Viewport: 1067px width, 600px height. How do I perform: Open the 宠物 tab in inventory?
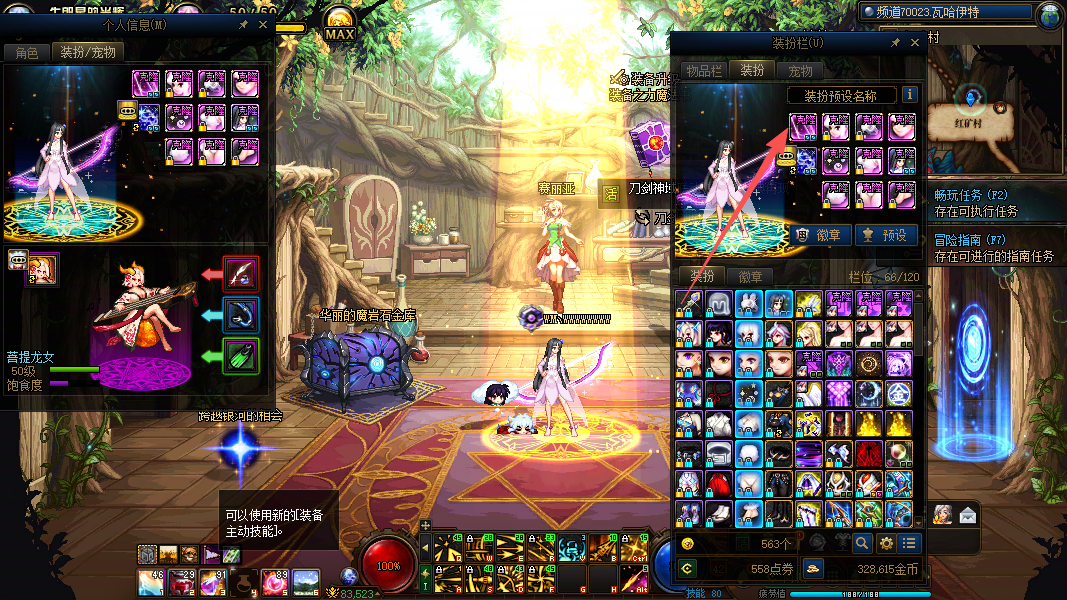click(800, 71)
